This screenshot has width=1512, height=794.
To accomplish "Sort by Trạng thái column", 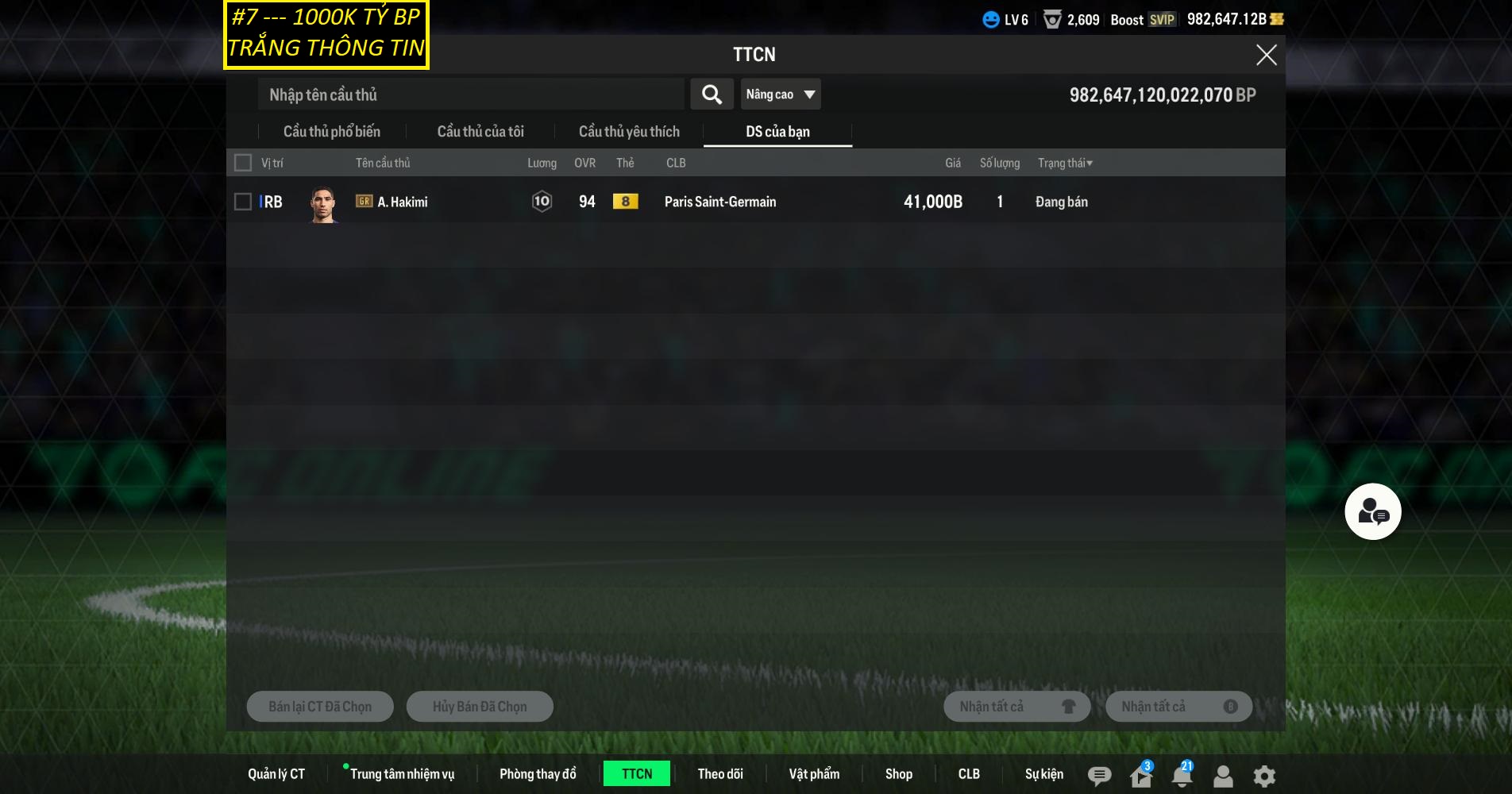I will click(x=1065, y=163).
